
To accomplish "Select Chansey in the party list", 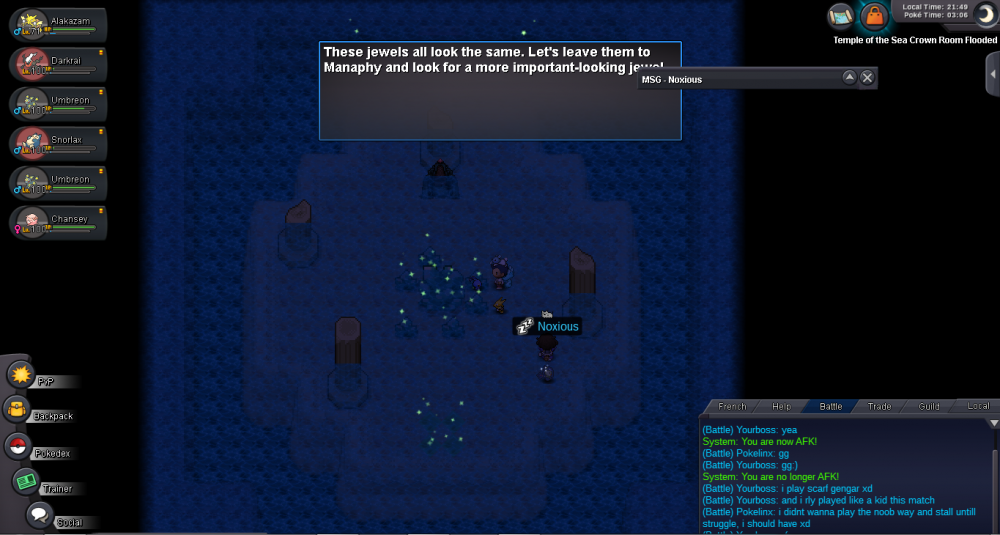I will pos(57,222).
